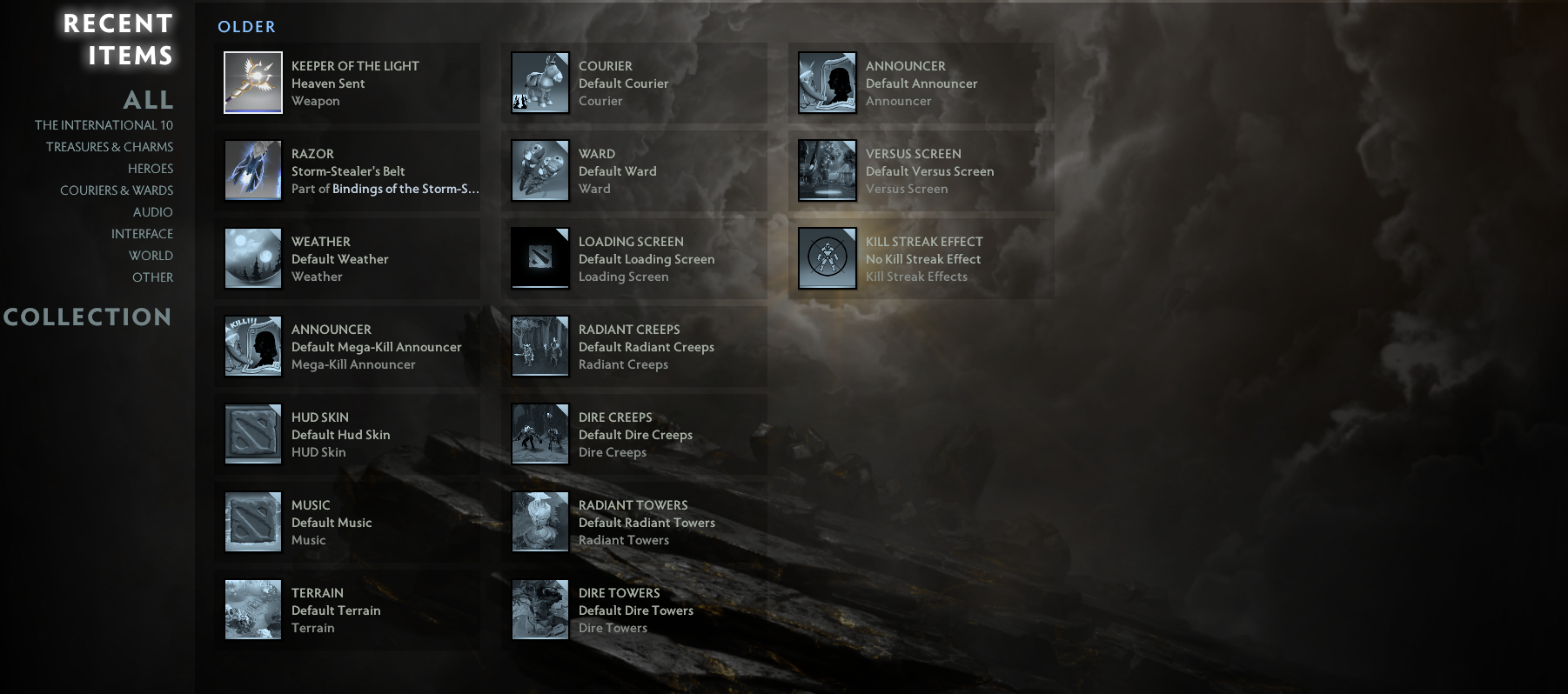Click the Default Mega-Kill Announcer icon

(x=252, y=346)
